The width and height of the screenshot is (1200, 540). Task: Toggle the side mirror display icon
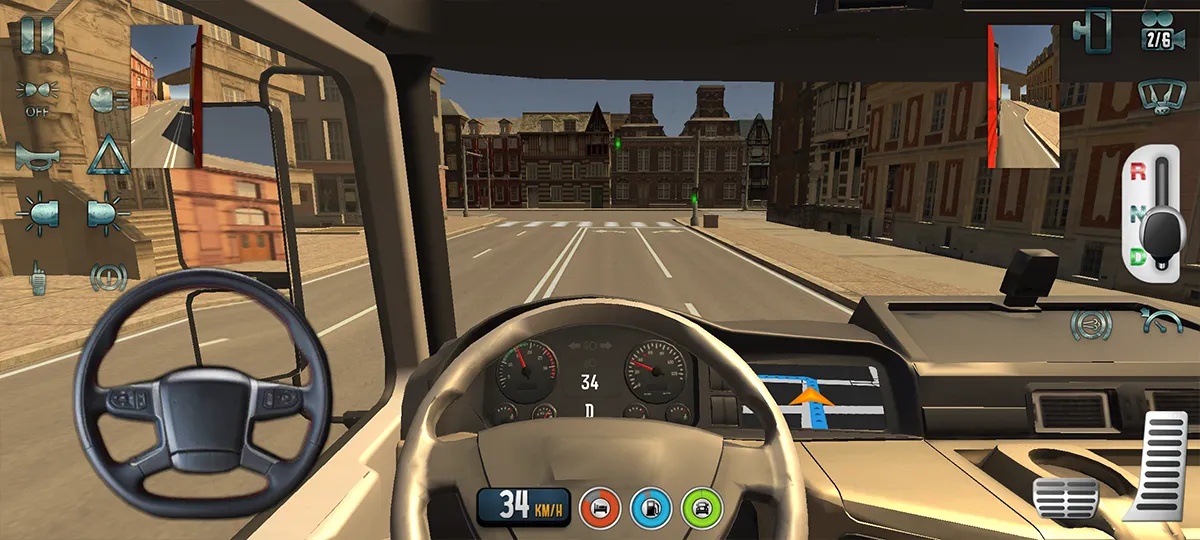1092,30
